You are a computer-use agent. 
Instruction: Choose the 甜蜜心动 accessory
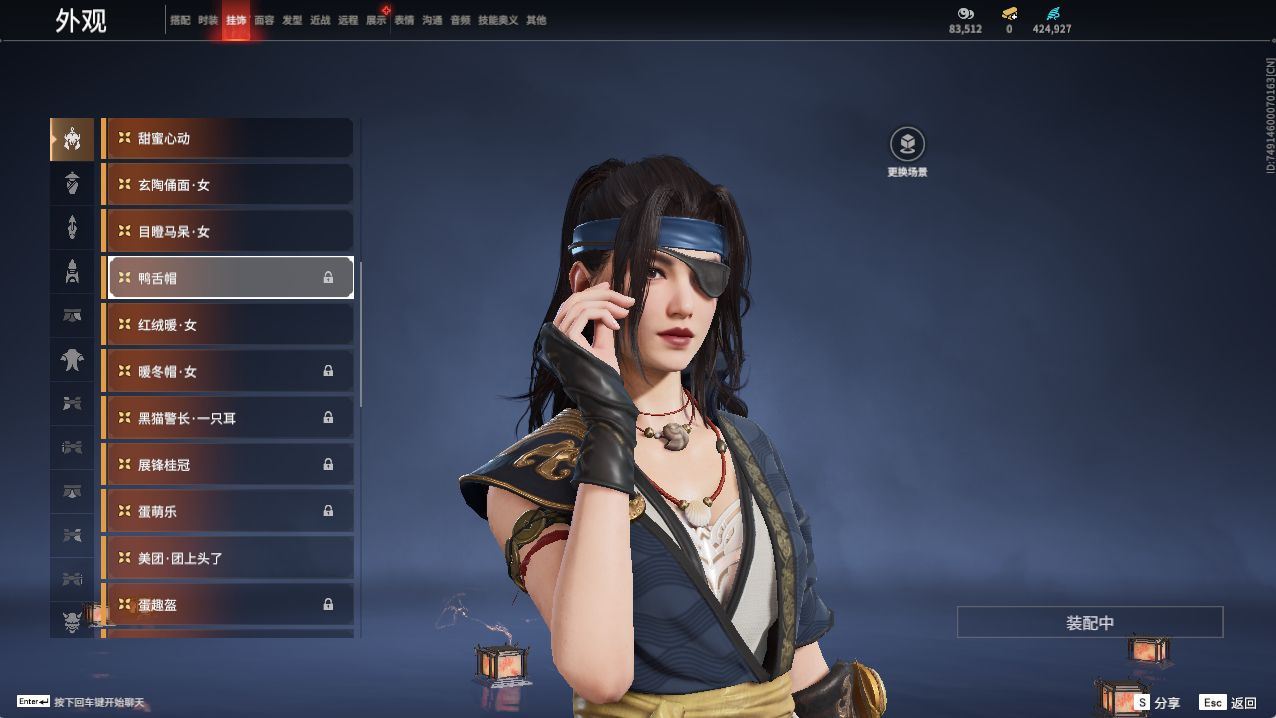click(x=229, y=138)
